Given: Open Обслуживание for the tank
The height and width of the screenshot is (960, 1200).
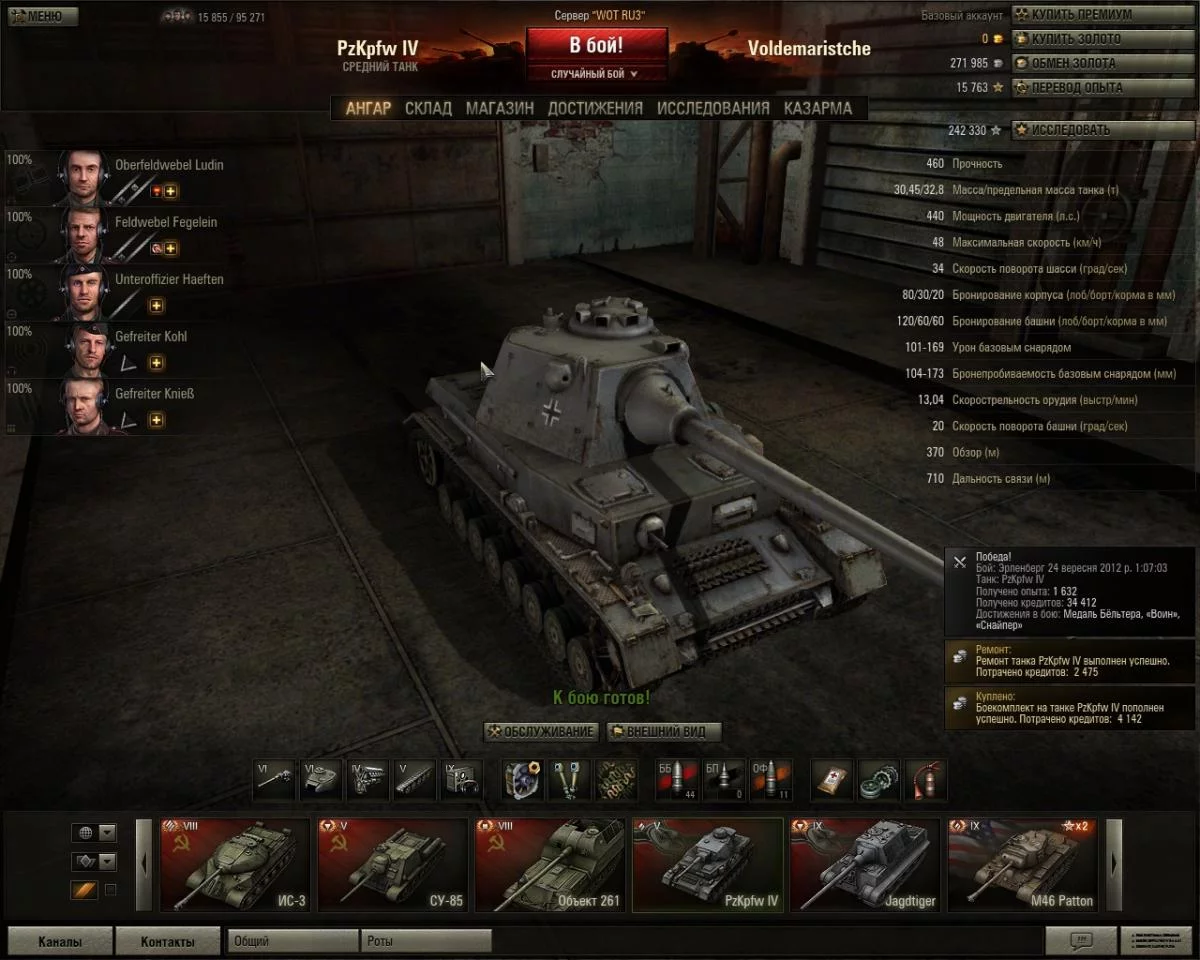Looking at the screenshot, I should 541,732.
